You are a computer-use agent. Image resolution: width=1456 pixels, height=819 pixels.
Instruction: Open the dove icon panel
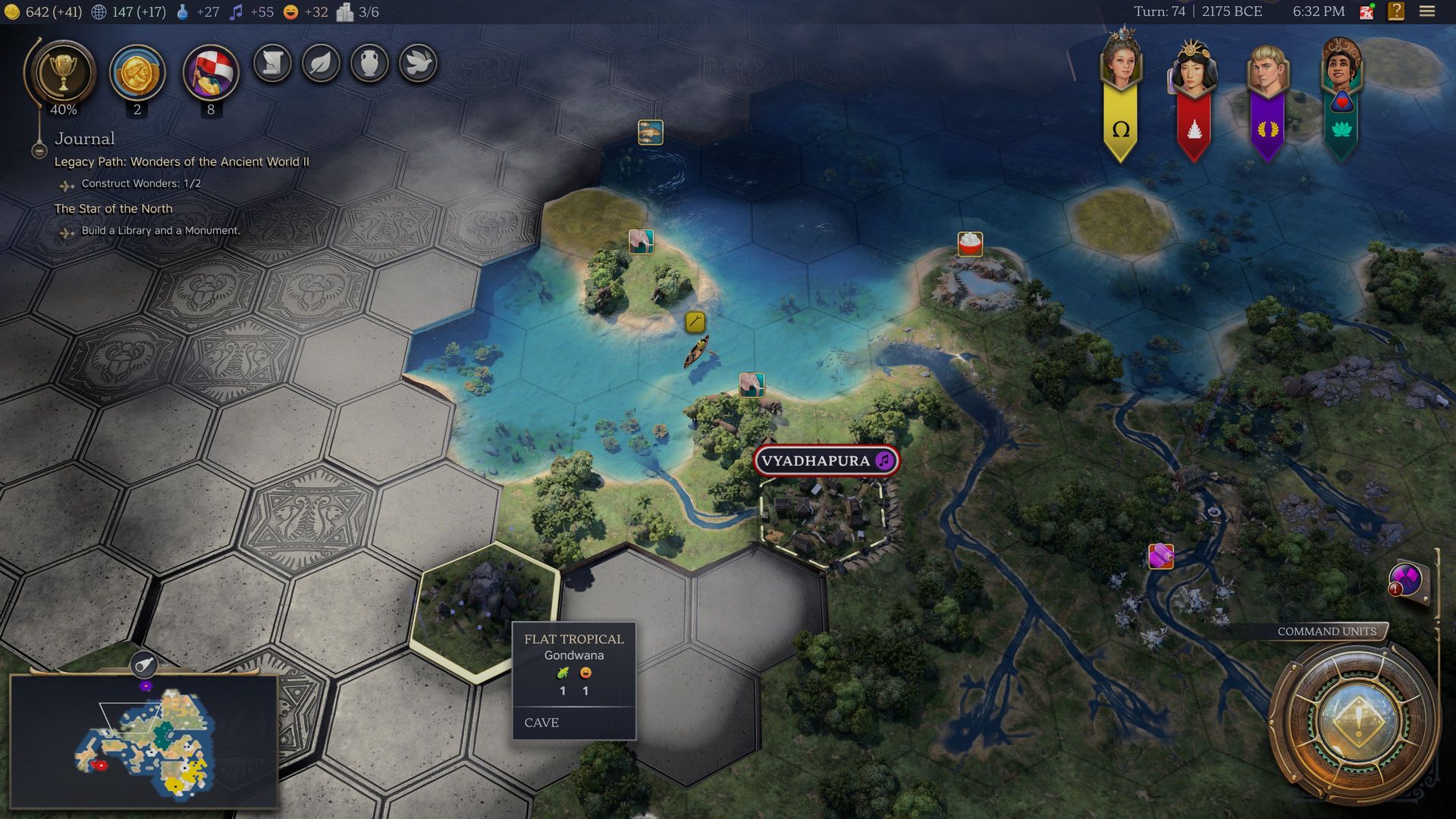[x=418, y=64]
